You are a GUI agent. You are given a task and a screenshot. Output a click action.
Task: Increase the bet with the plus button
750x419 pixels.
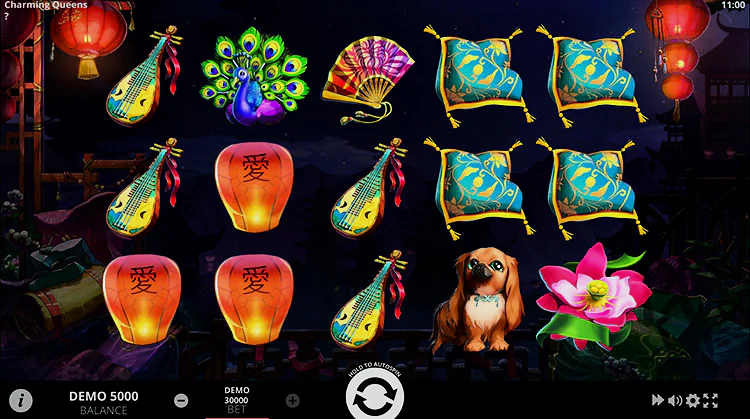[292, 401]
